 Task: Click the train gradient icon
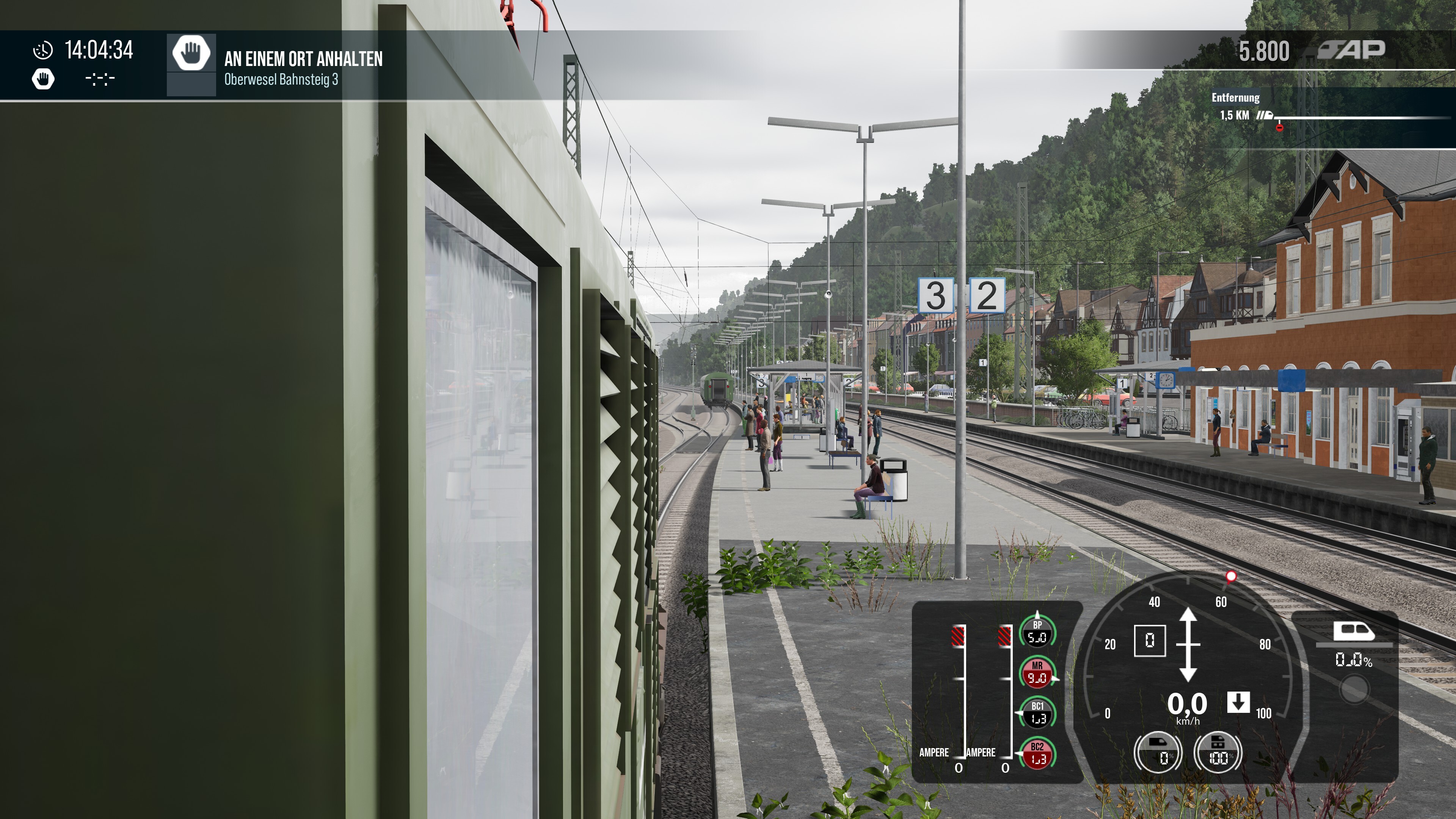[1354, 631]
